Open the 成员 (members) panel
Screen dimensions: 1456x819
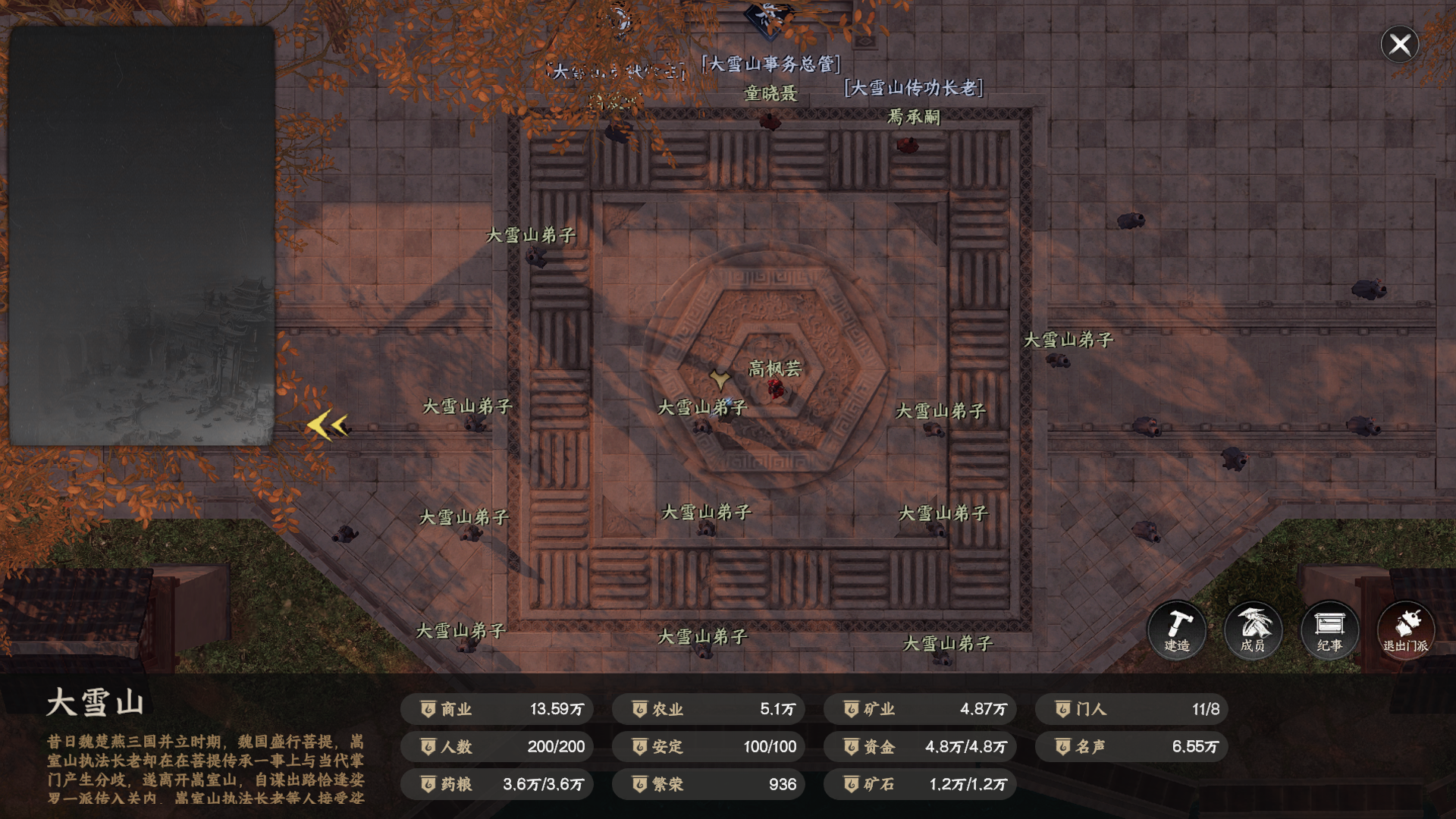[1253, 630]
